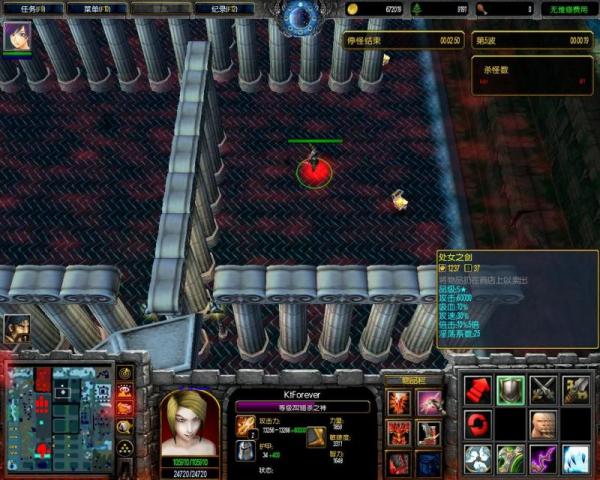Activate the ice crystal ability
The image size is (600, 480).
coord(577,458)
